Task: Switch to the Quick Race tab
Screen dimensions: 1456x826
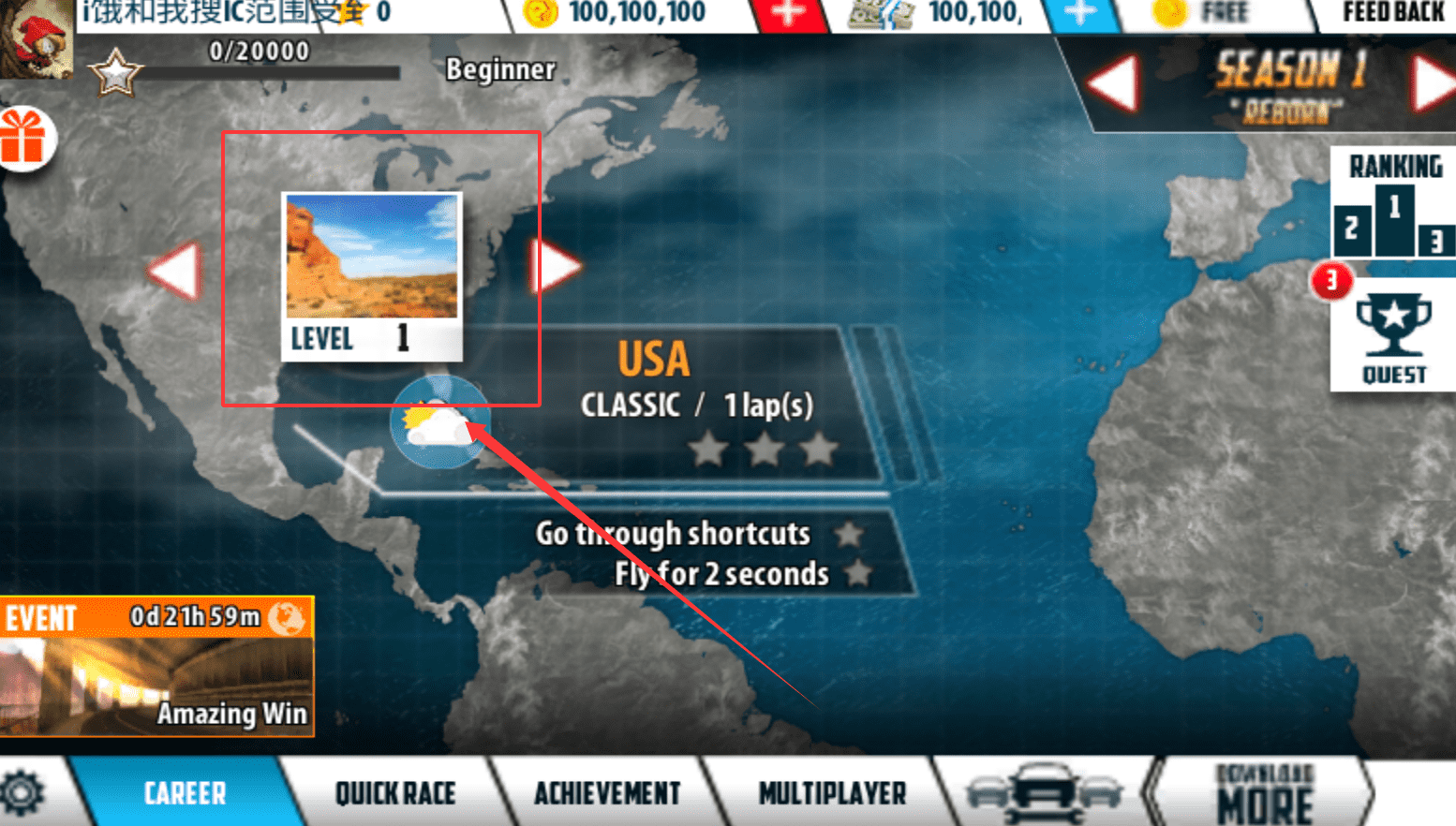Action: pos(395,793)
